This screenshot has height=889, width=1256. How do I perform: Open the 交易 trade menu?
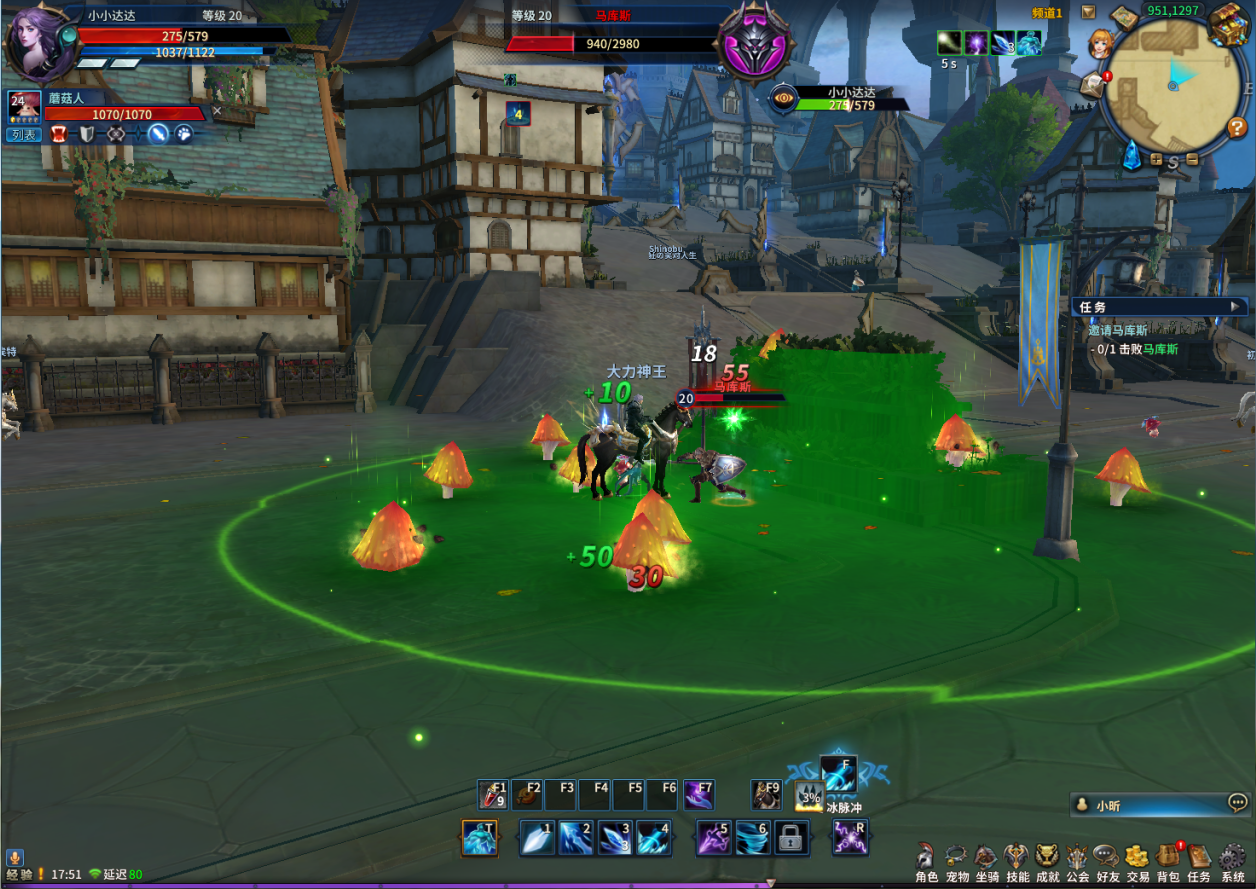click(x=1137, y=857)
